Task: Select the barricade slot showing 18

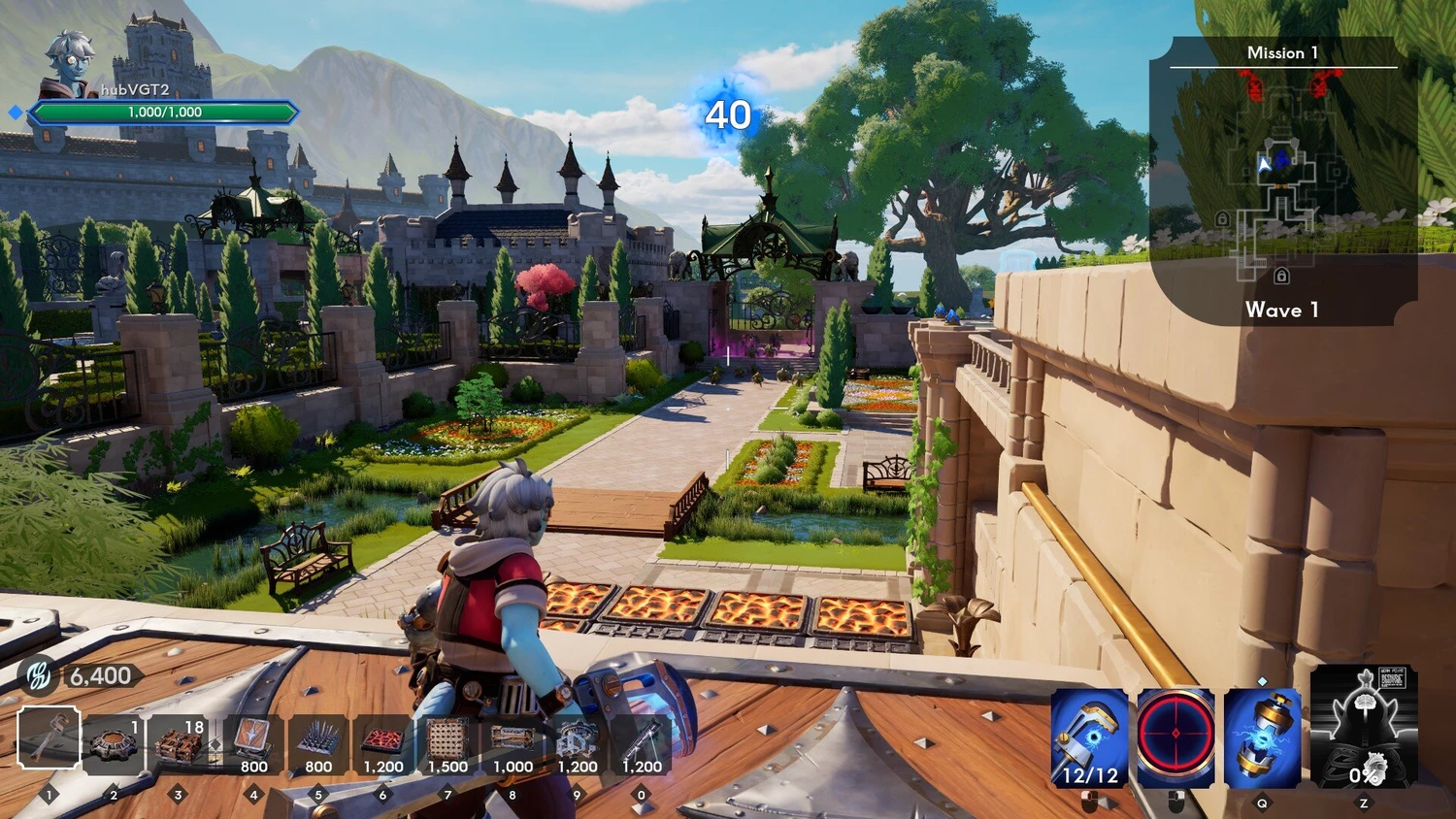Action: coord(179,744)
